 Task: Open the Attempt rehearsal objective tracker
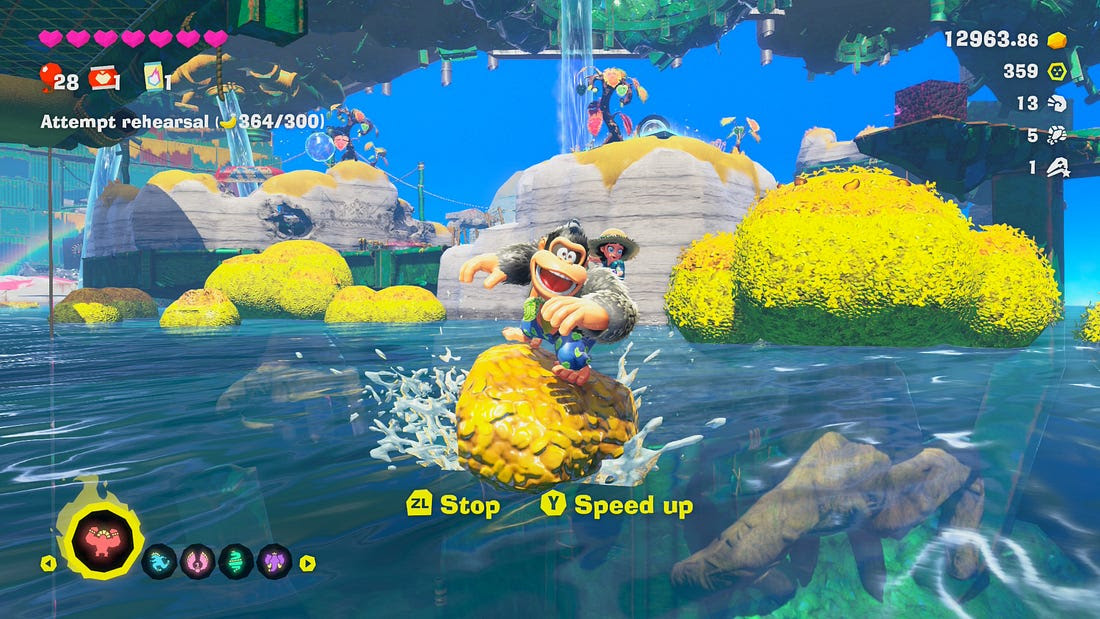[182, 121]
